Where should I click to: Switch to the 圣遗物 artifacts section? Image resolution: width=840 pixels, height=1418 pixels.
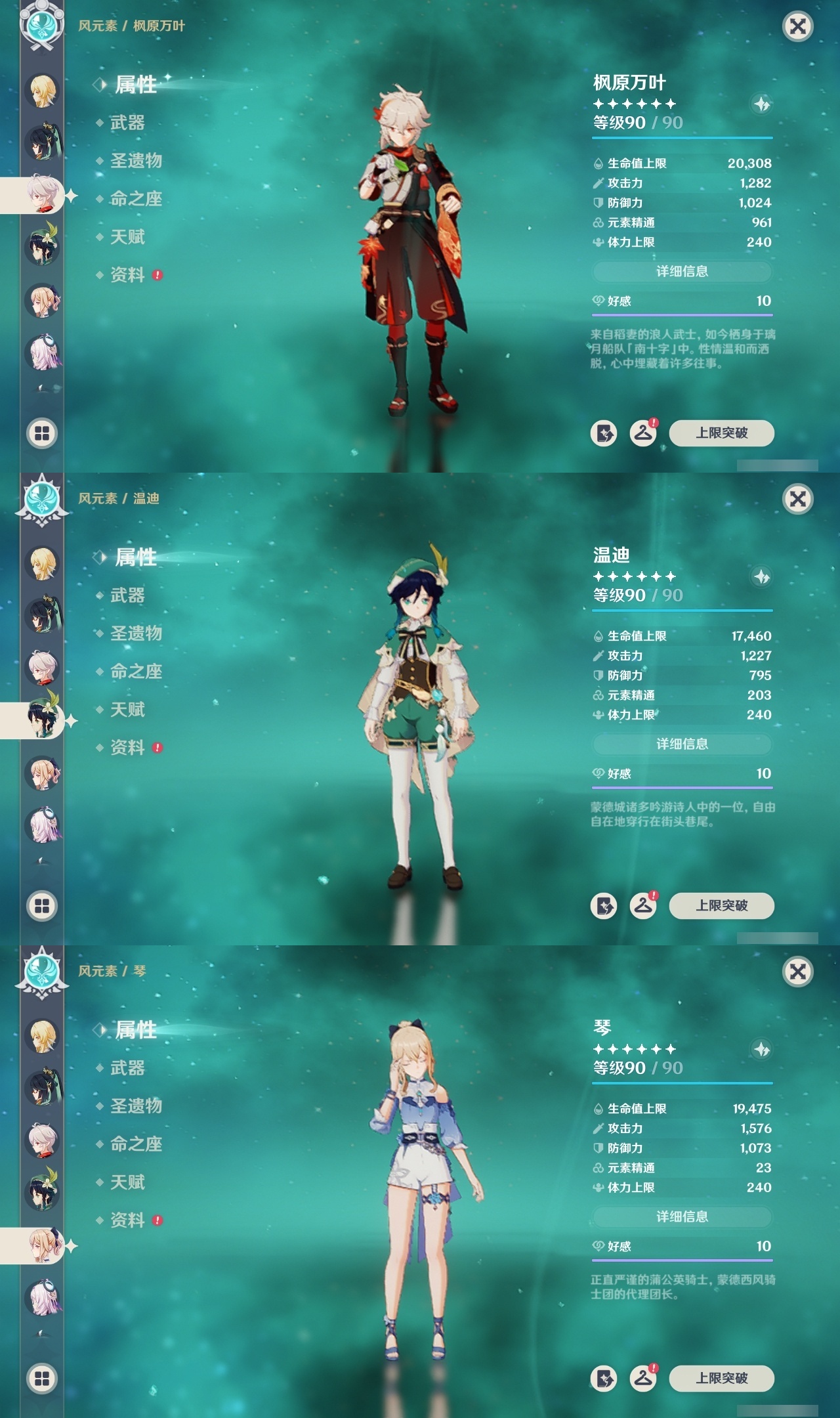point(136,161)
